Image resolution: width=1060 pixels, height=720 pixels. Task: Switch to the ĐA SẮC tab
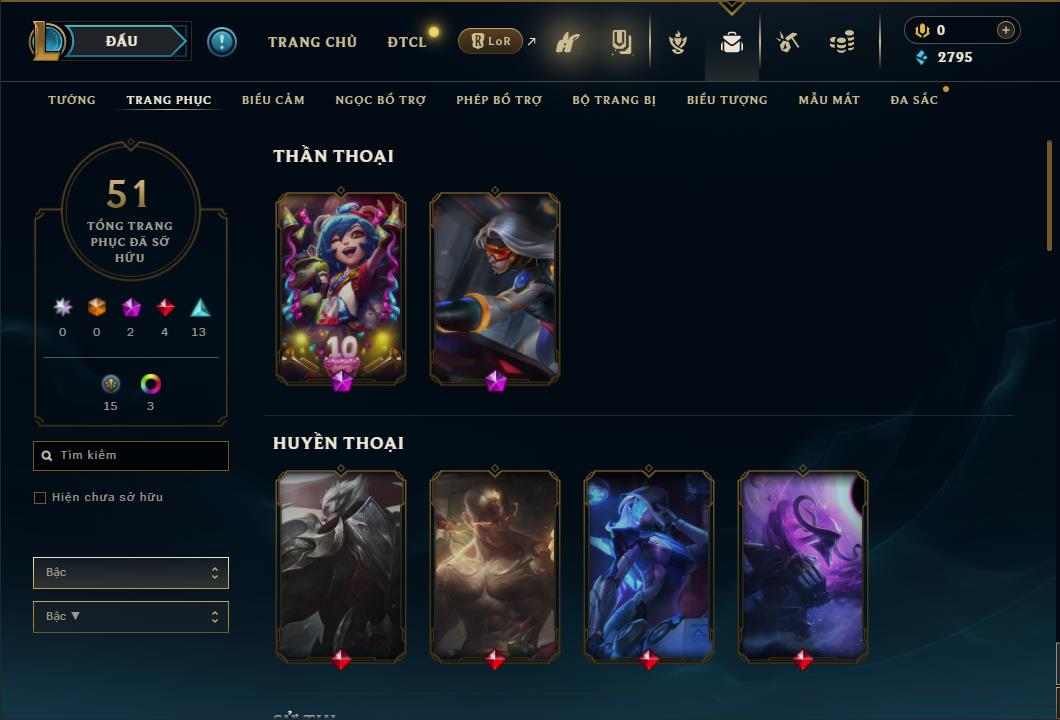914,100
